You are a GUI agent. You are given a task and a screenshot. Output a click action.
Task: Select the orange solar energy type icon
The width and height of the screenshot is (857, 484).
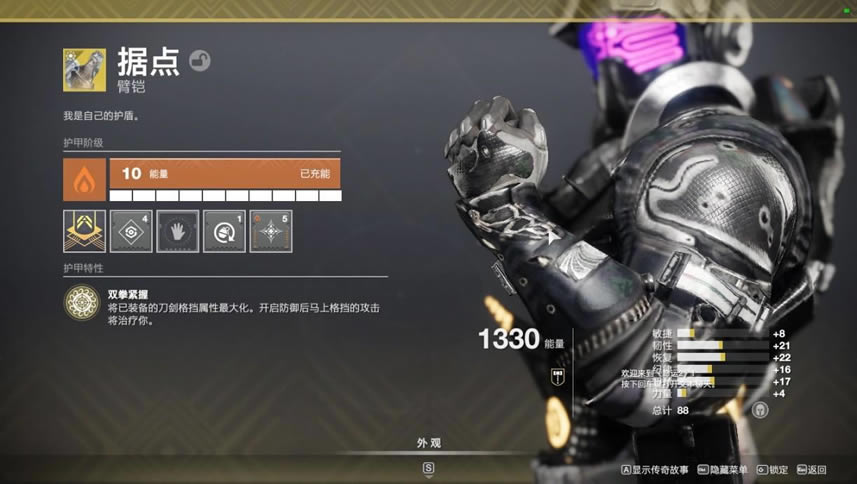coord(84,180)
